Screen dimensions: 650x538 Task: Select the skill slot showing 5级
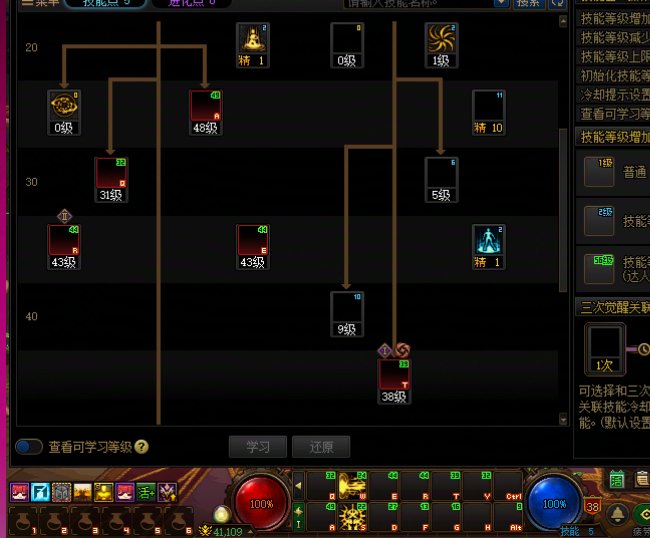click(441, 173)
